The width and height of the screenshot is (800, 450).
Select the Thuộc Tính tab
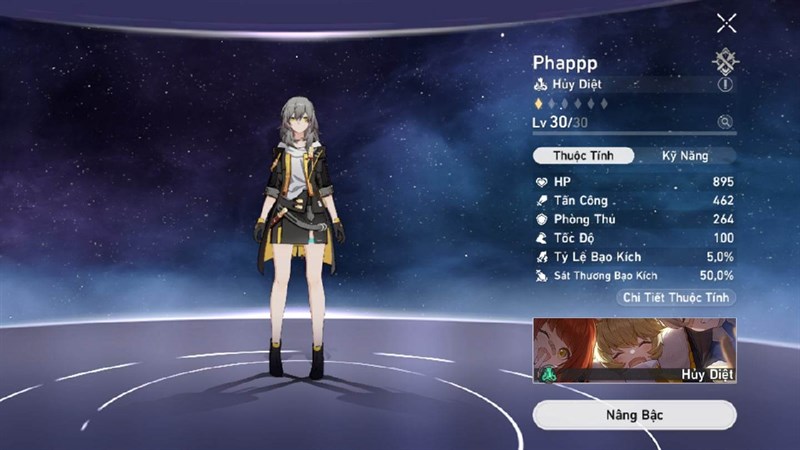point(583,156)
